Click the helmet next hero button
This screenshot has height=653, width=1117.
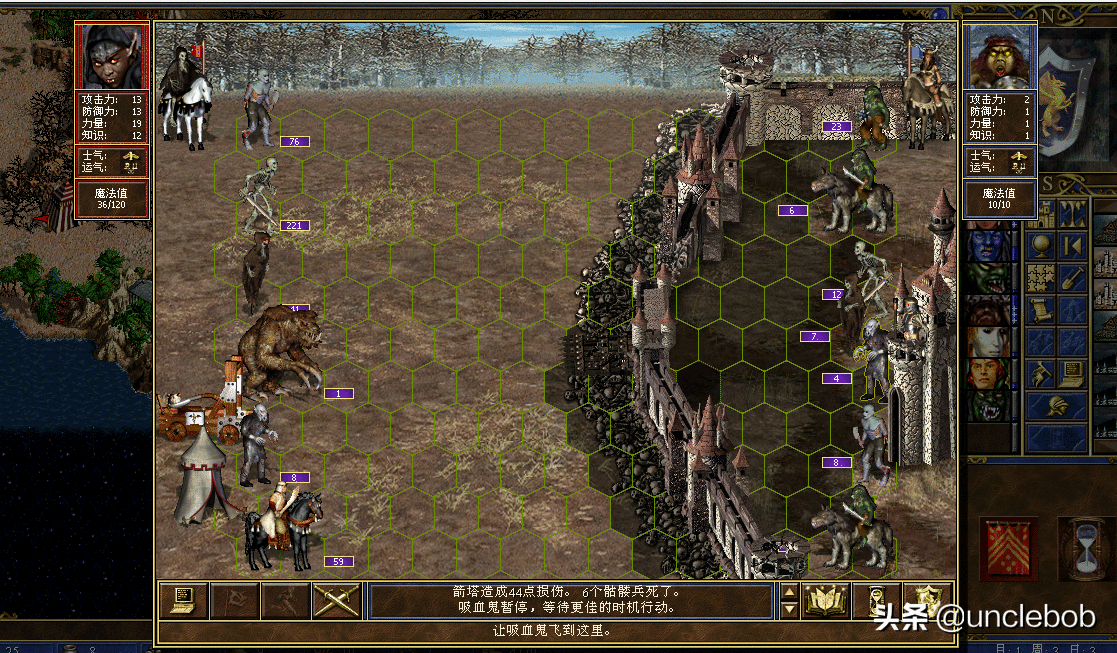click(x=1056, y=406)
